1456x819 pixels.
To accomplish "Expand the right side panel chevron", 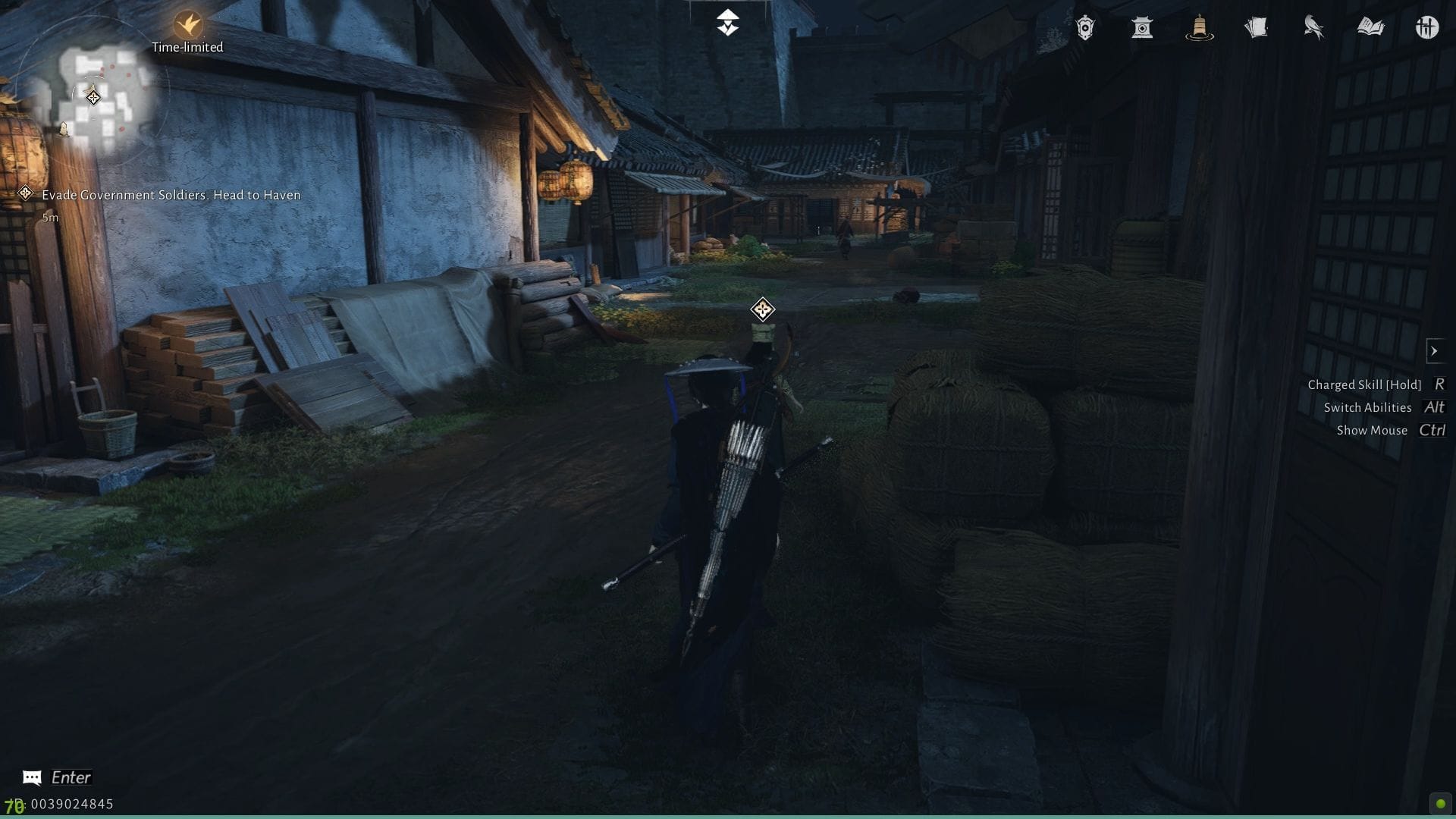I will point(1436,350).
